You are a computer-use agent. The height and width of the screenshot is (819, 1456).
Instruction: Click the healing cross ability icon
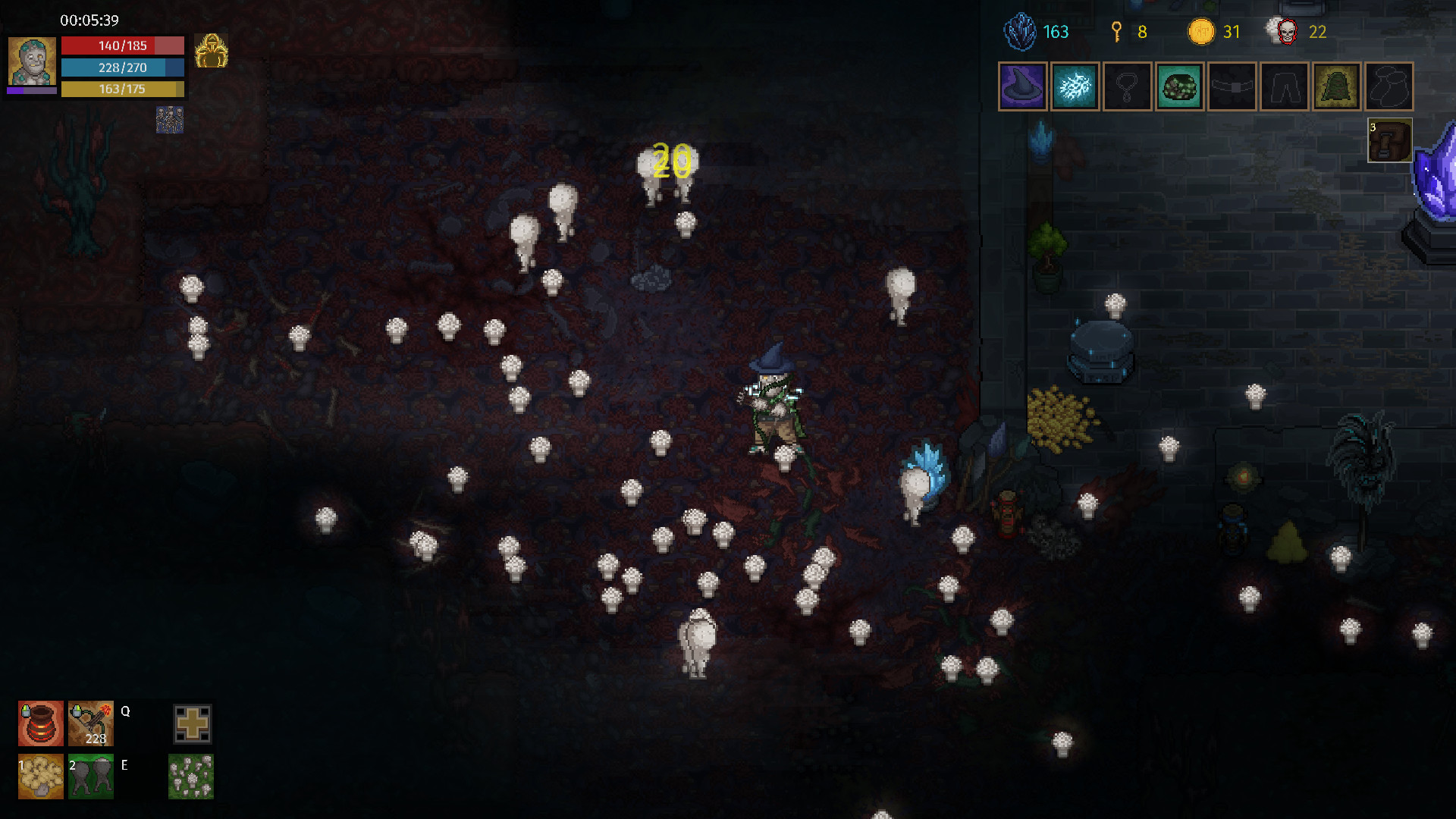click(x=192, y=724)
